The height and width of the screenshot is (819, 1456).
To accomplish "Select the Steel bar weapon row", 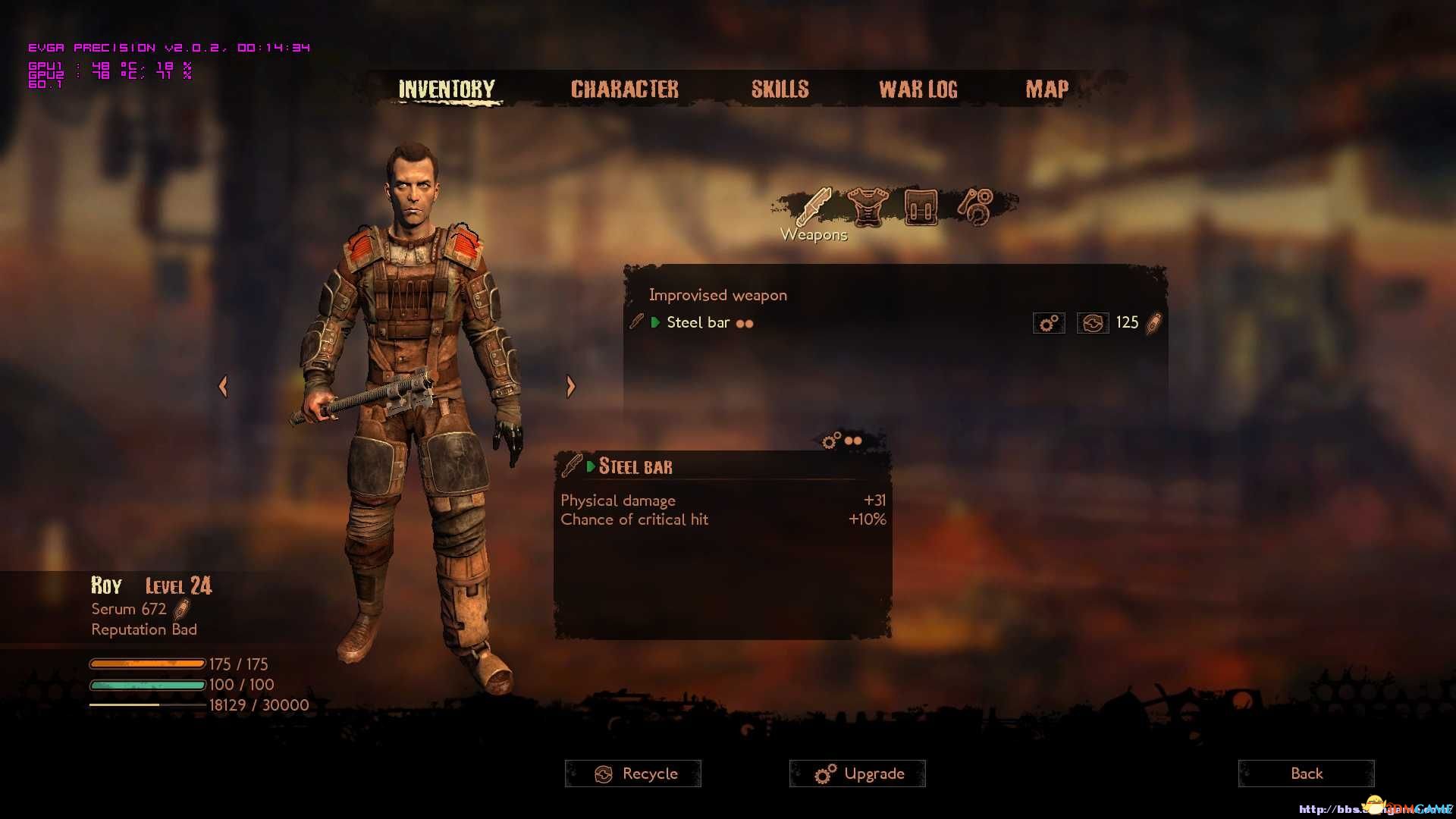I will pyautogui.click(x=698, y=323).
